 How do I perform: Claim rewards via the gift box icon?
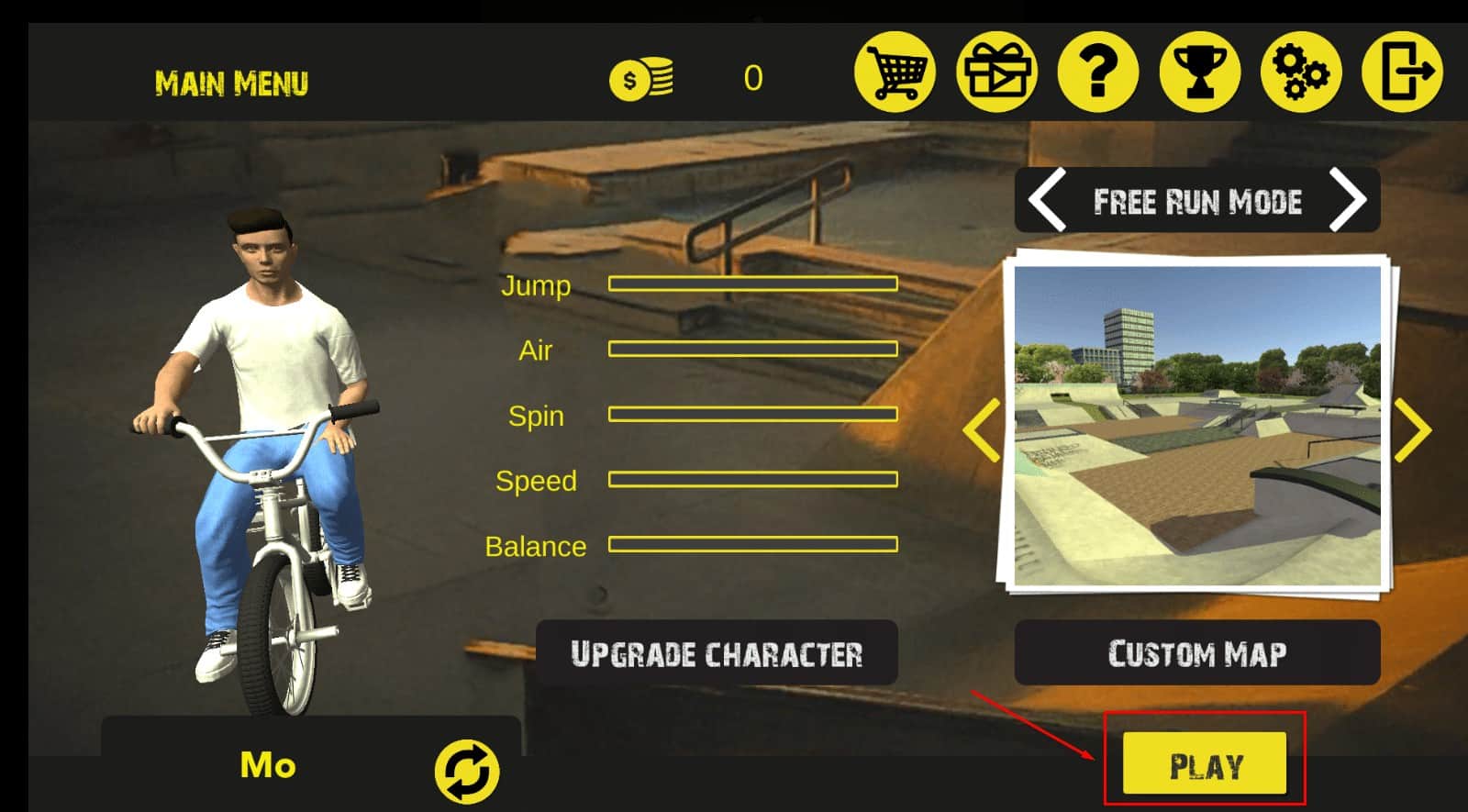pyautogui.click(x=996, y=72)
